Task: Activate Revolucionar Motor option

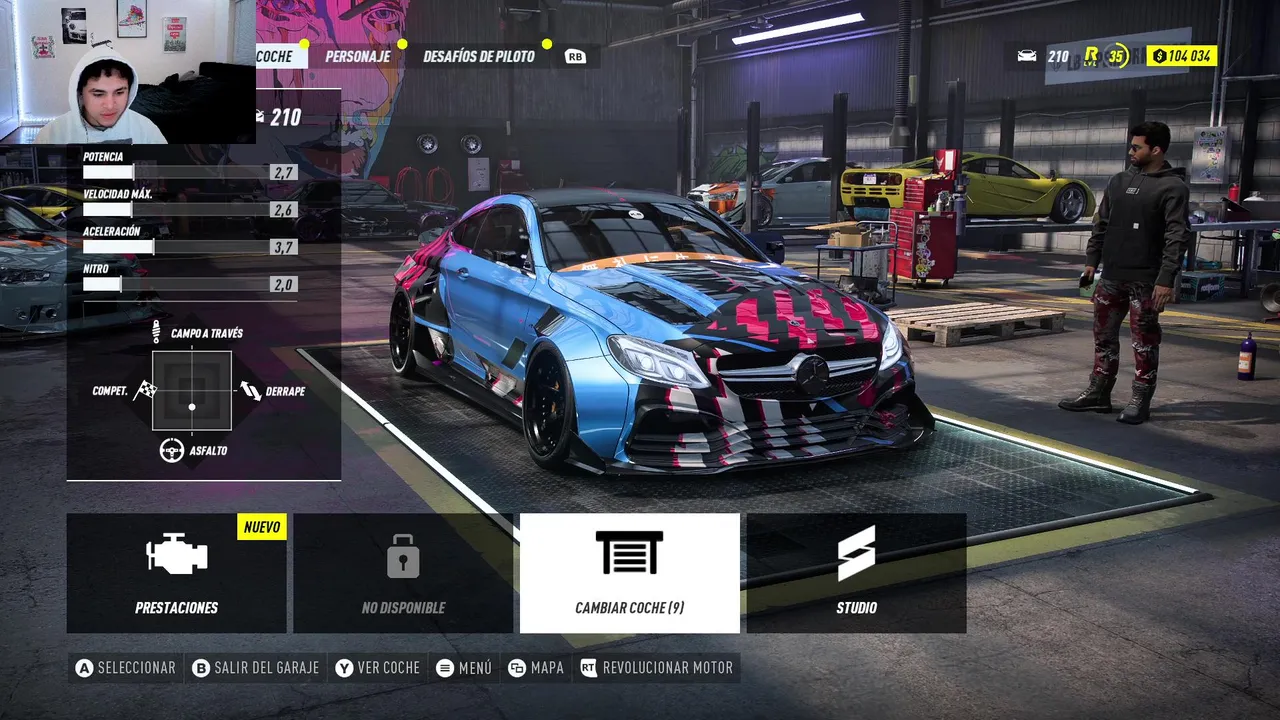Action: coord(656,668)
